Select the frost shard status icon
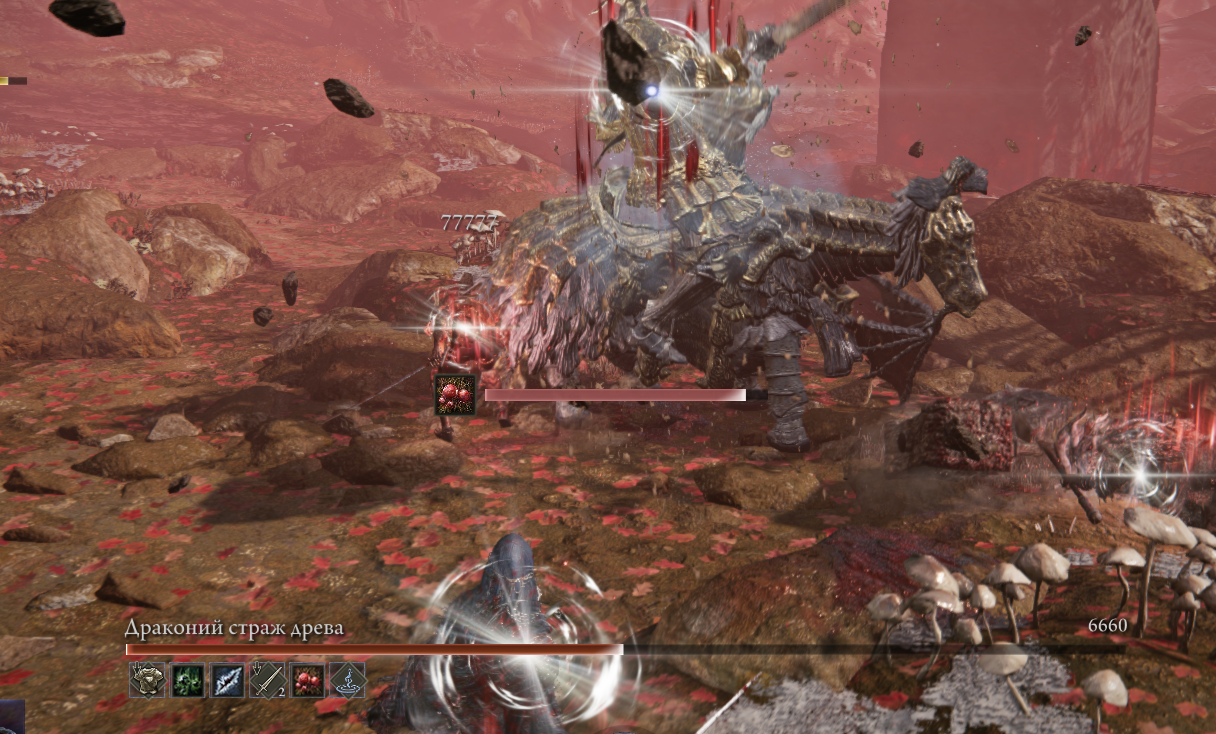Screen dimensions: 1216x734 227,680
